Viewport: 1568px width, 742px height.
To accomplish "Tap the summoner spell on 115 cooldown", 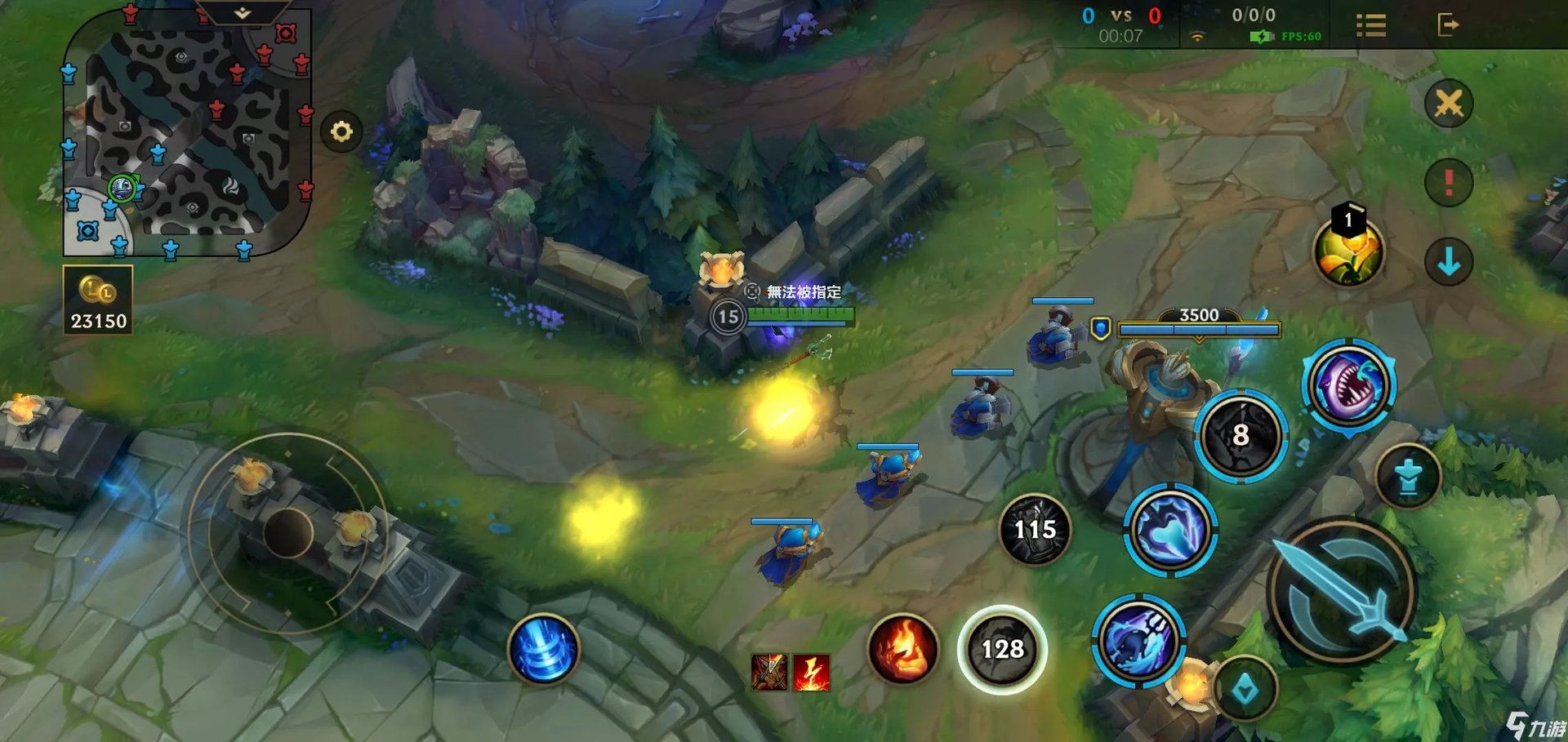I will (x=1035, y=530).
